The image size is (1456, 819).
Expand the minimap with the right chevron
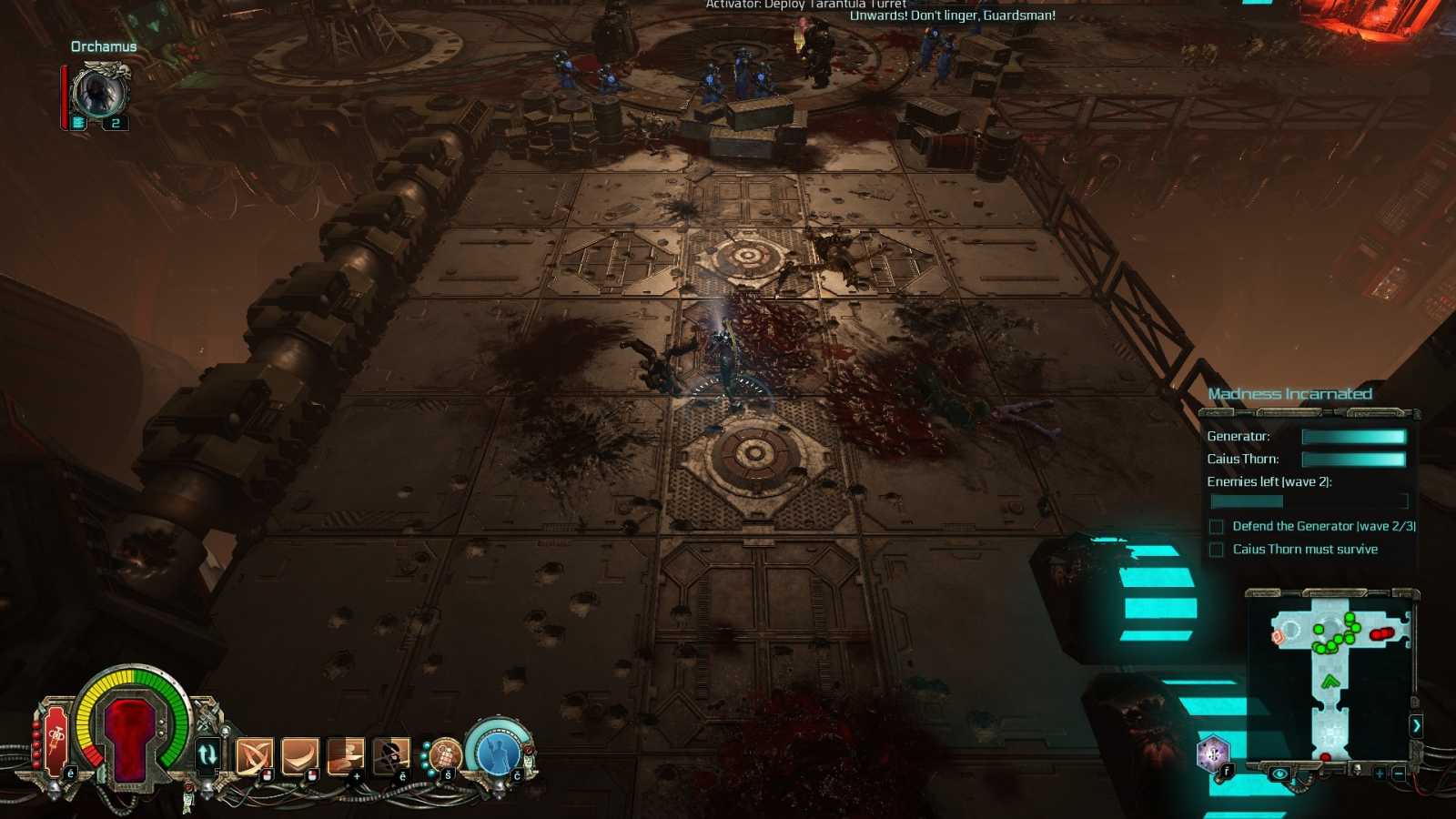(x=1418, y=726)
